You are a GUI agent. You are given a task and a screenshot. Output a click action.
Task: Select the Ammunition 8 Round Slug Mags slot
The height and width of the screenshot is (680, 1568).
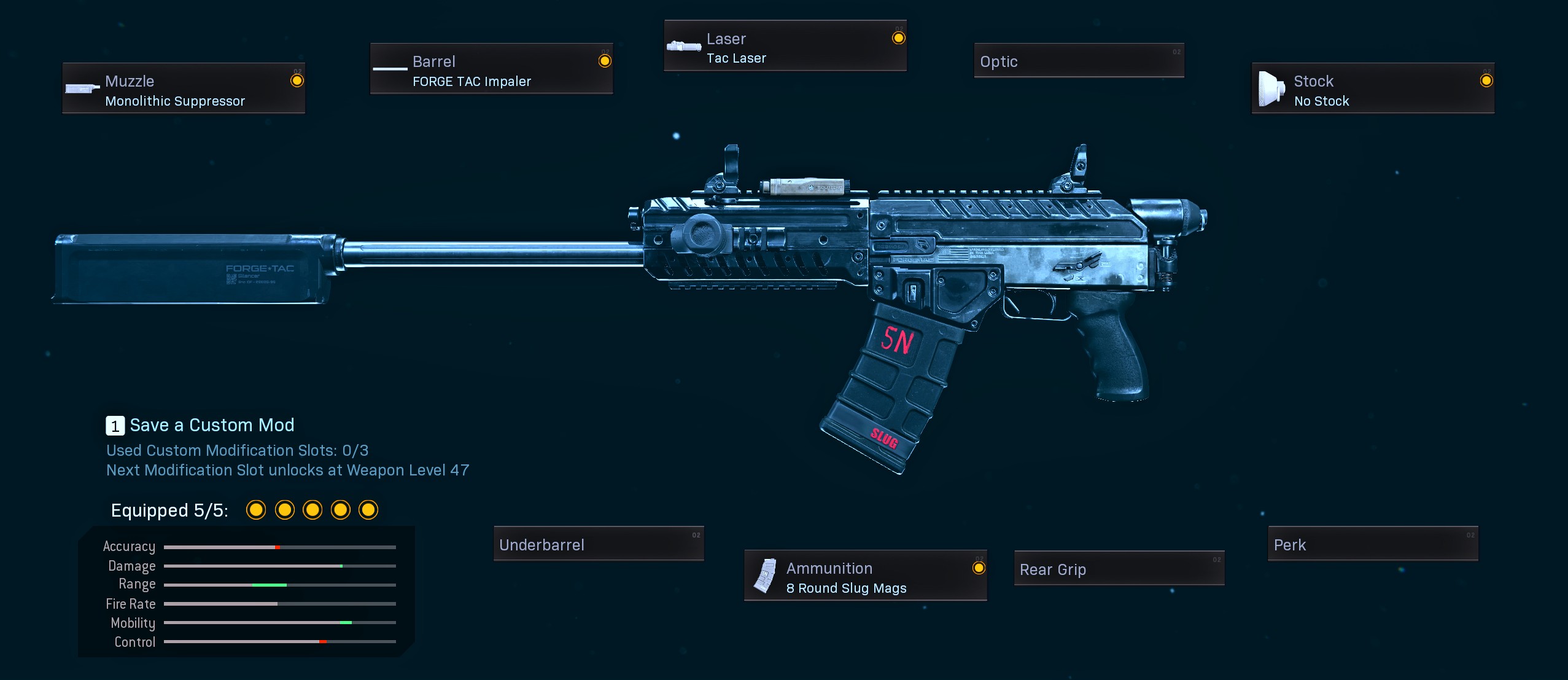[x=865, y=576]
